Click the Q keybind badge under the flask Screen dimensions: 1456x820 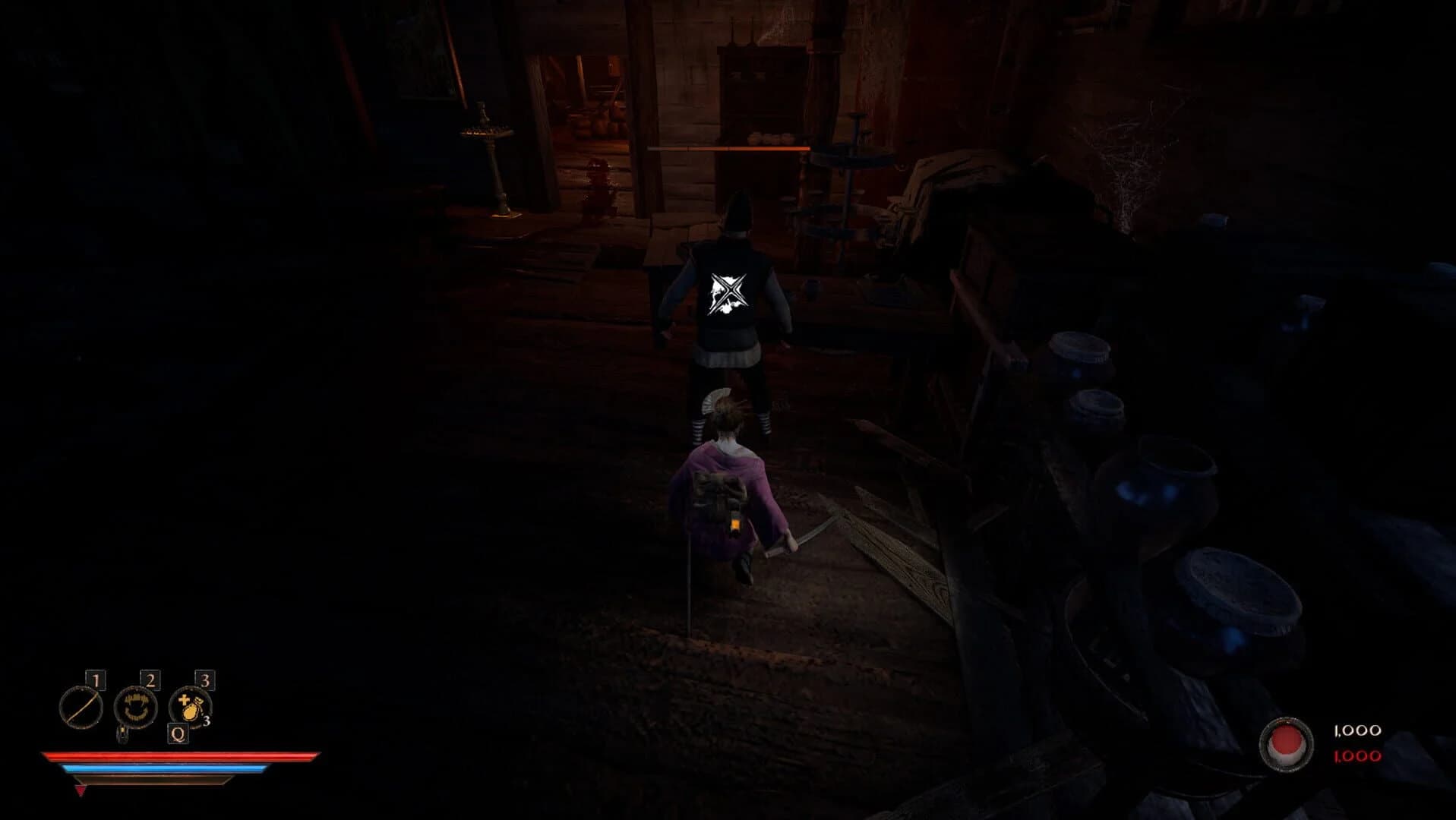(178, 734)
